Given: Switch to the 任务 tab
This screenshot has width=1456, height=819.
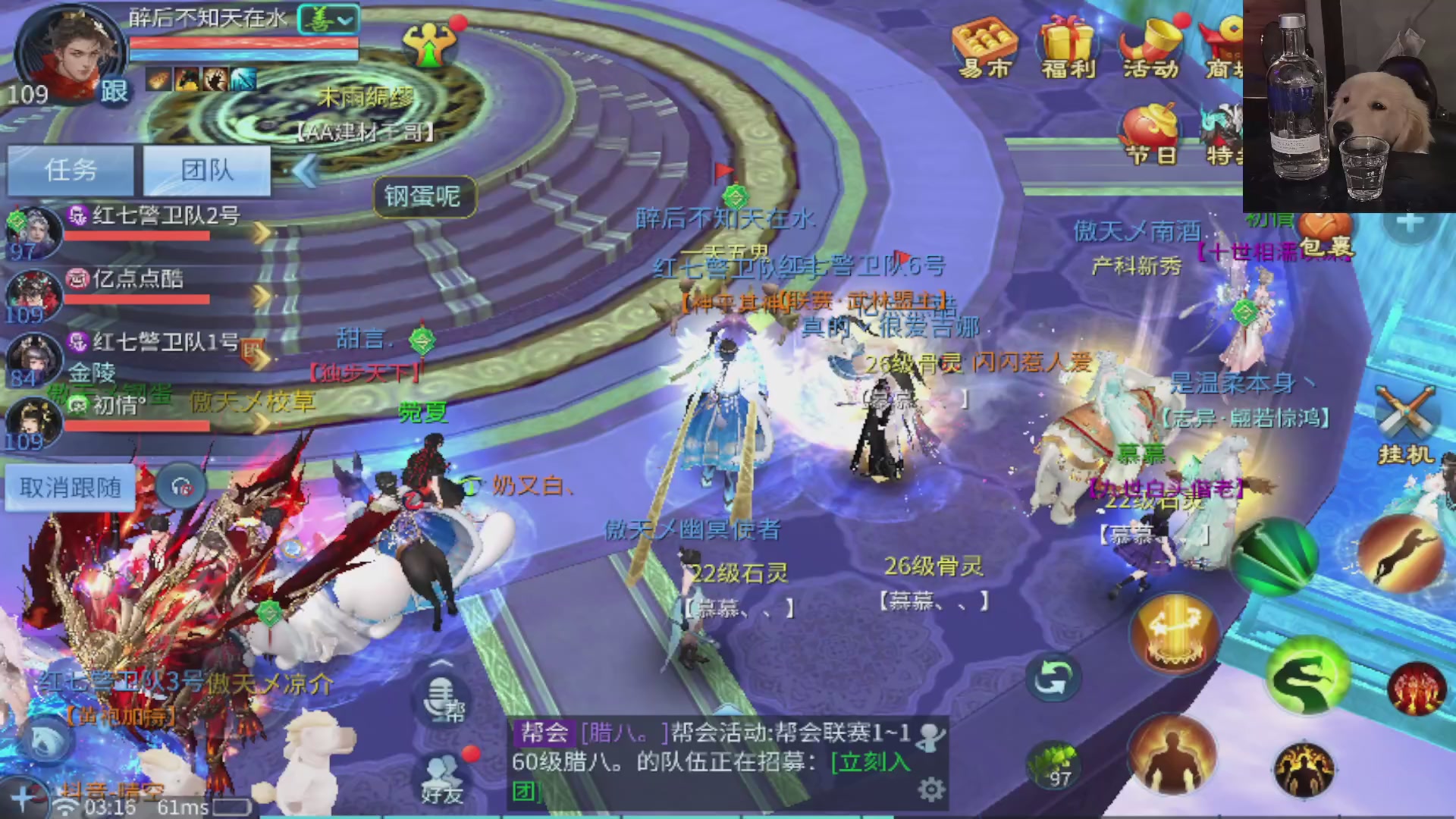Looking at the screenshot, I should [70, 171].
